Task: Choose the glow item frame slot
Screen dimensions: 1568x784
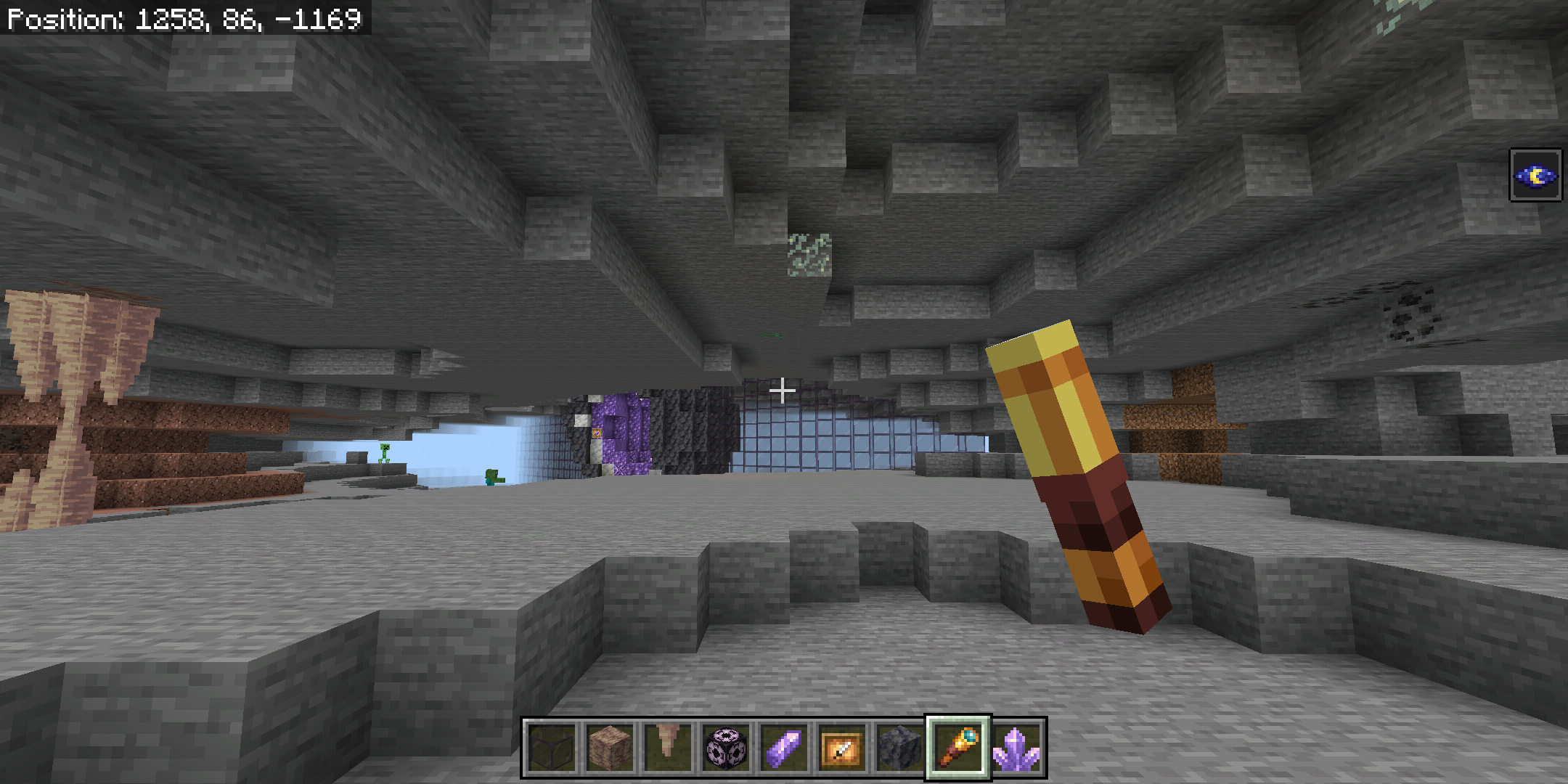Action: point(841,748)
